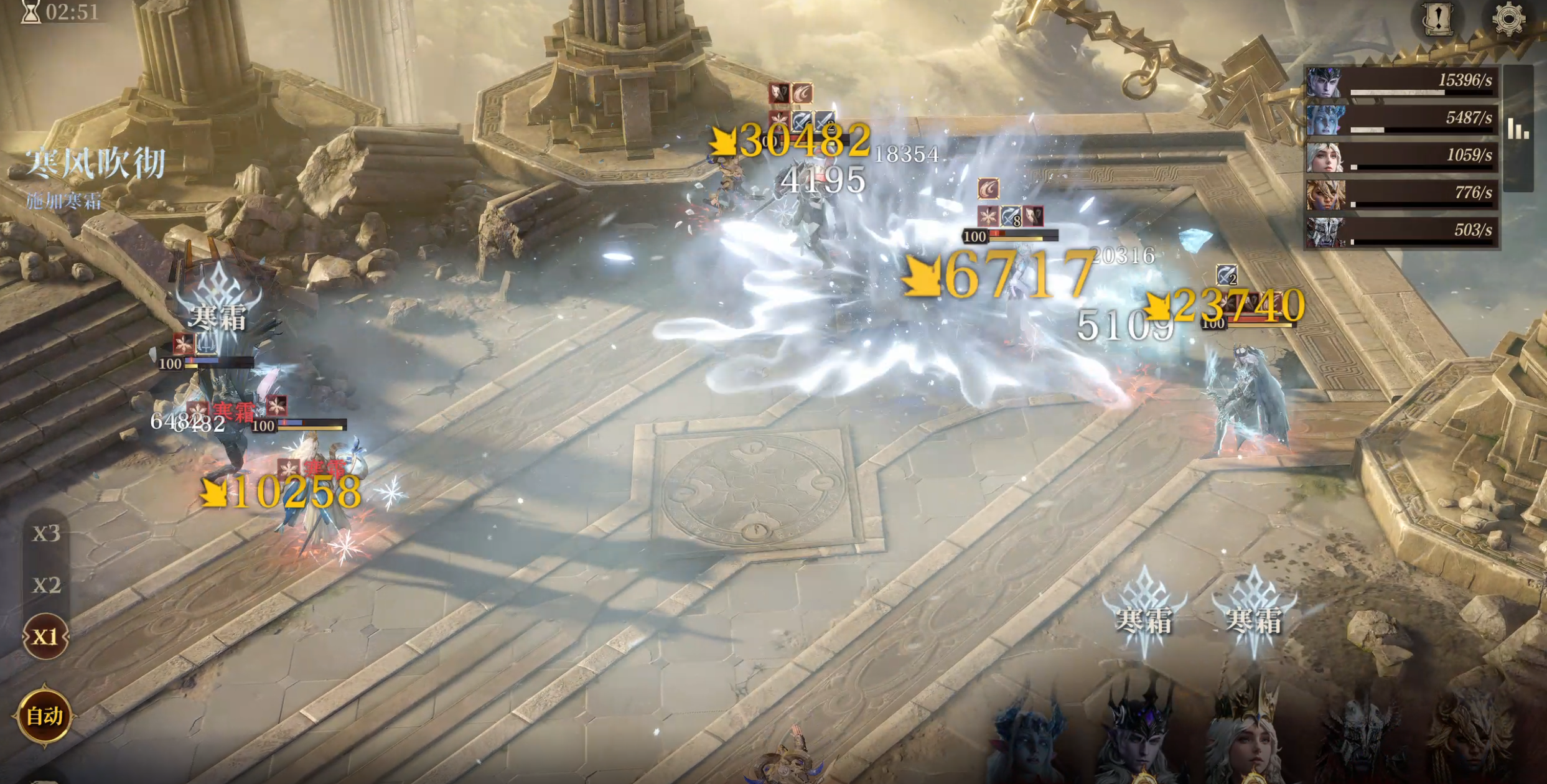
Task: Select the 5487/s hero damage row
Action: click(x=1401, y=119)
